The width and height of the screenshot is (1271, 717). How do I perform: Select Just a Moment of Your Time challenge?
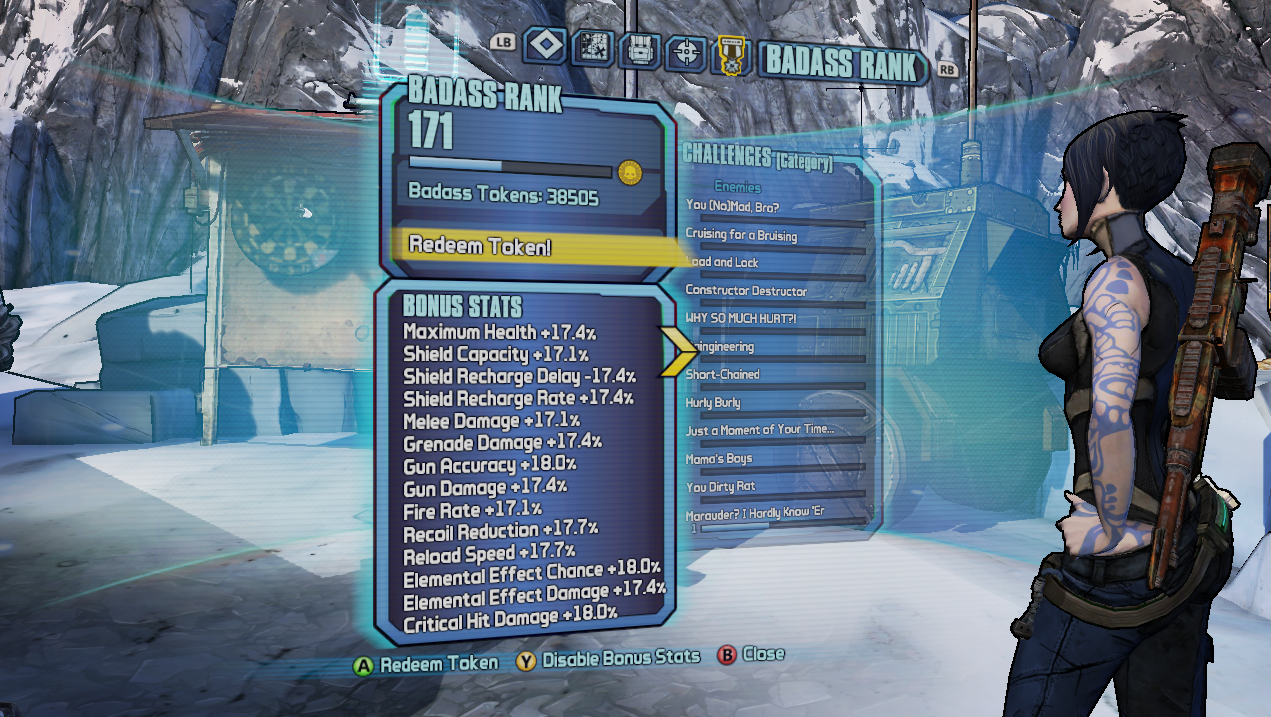pyautogui.click(x=760, y=431)
